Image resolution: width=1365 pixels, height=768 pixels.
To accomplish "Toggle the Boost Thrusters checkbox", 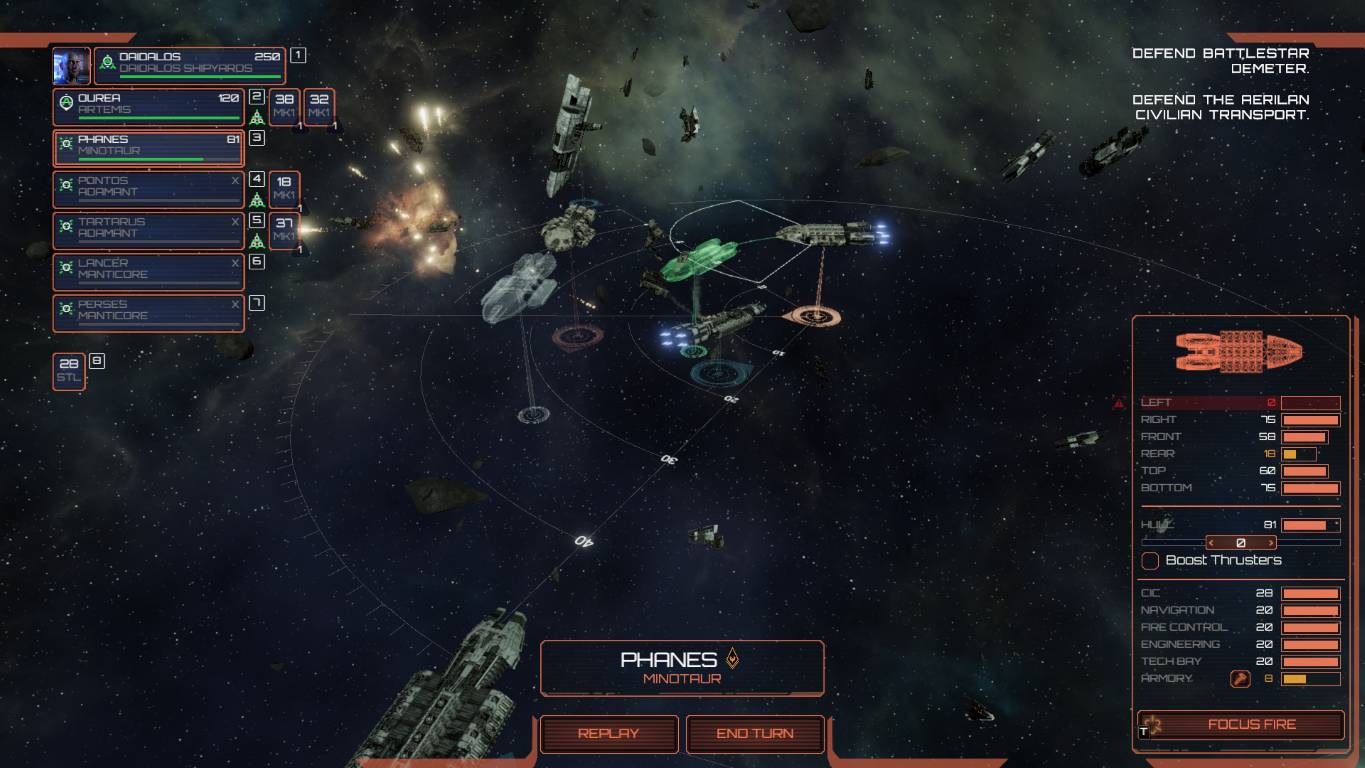I will [x=1151, y=561].
